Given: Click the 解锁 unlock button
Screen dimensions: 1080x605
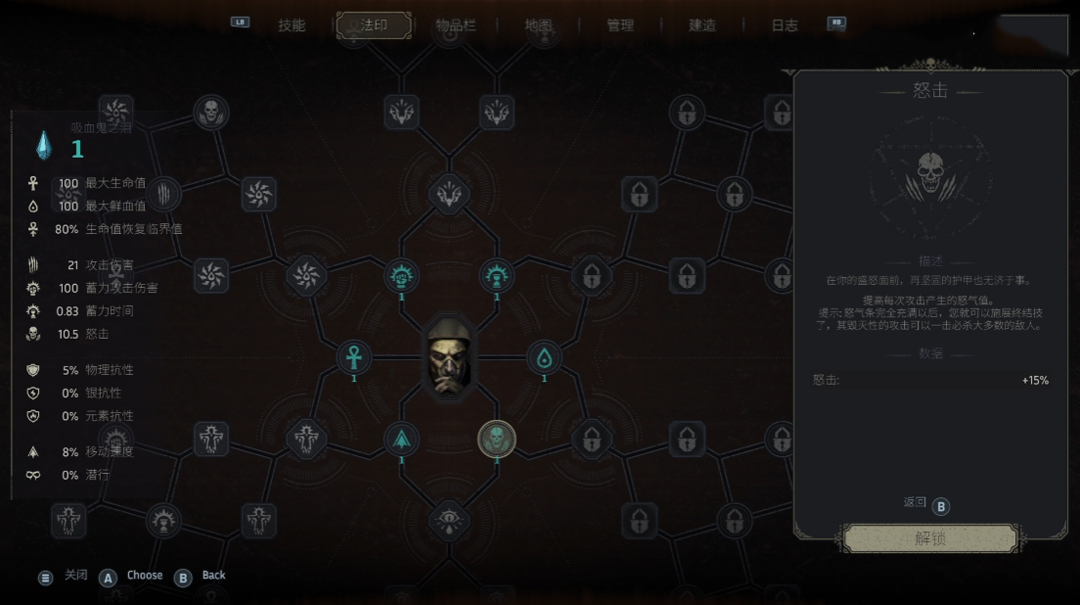Looking at the screenshot, I should click(x=930, y=539).
